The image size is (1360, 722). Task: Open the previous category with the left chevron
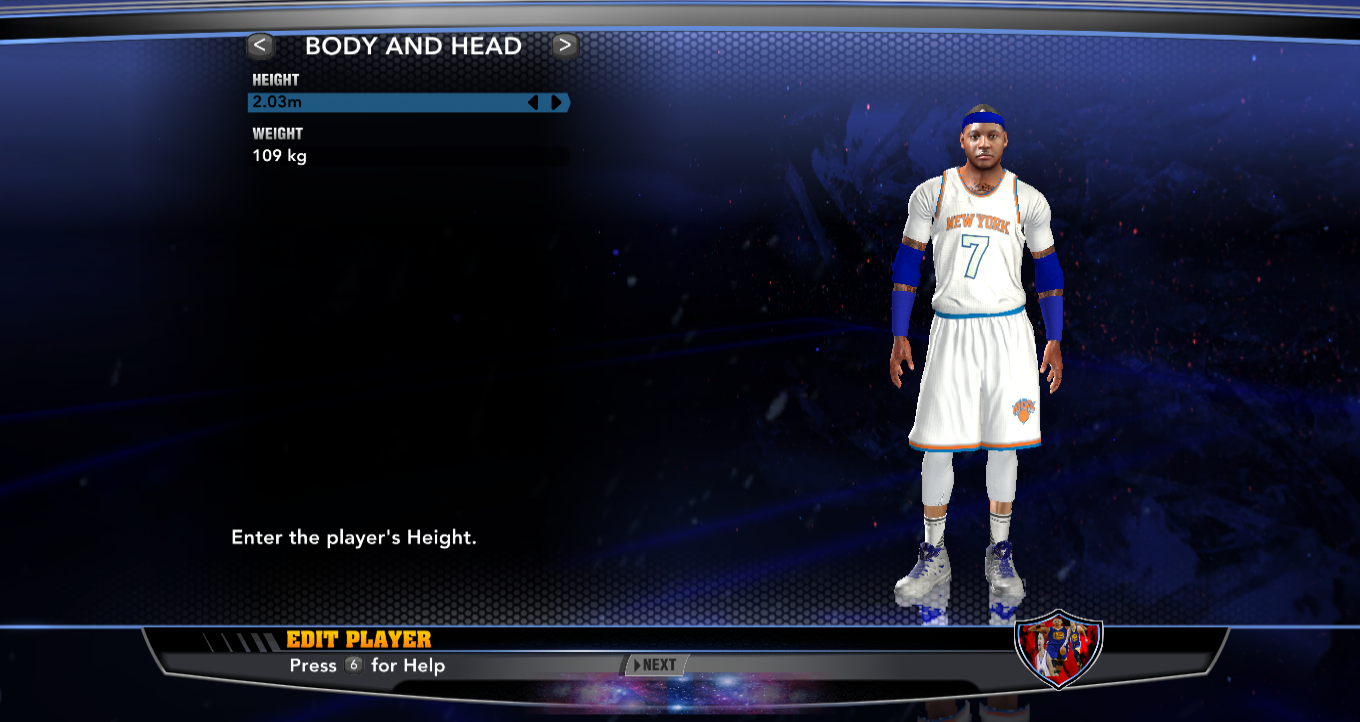[x=260, y=45]
